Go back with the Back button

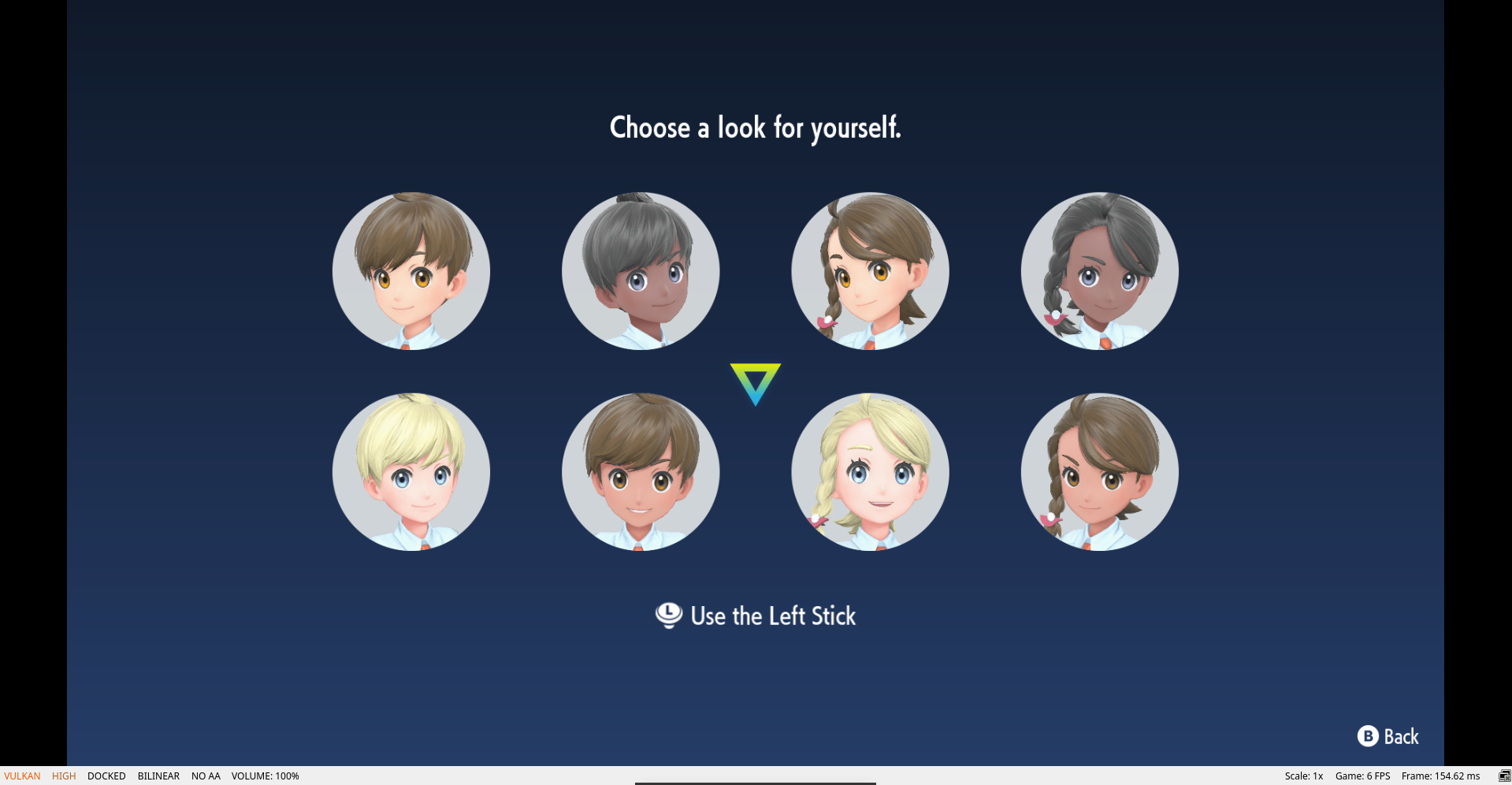[x=1388, y=736]
